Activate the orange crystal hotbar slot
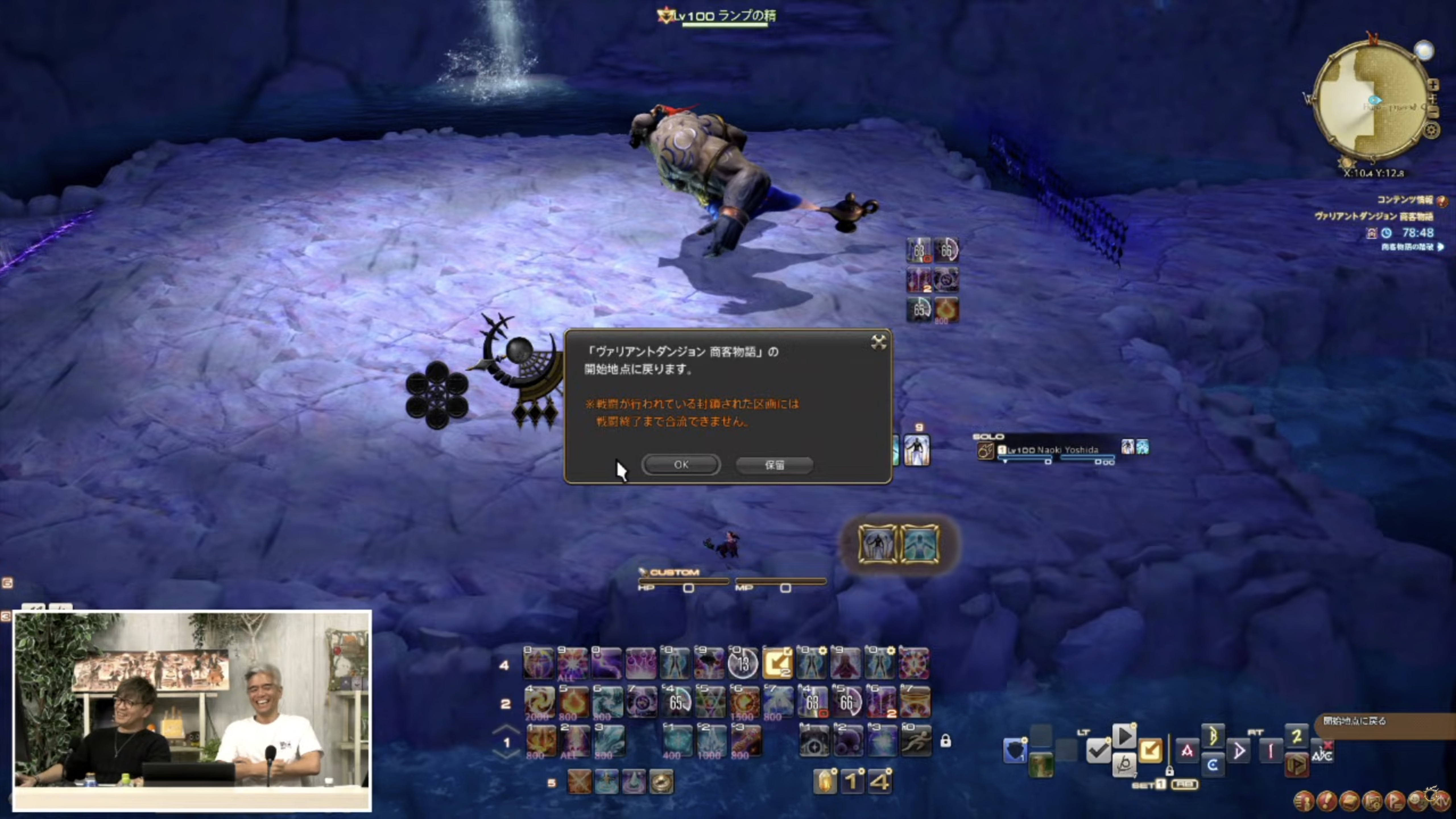 (x=825, y=782)
